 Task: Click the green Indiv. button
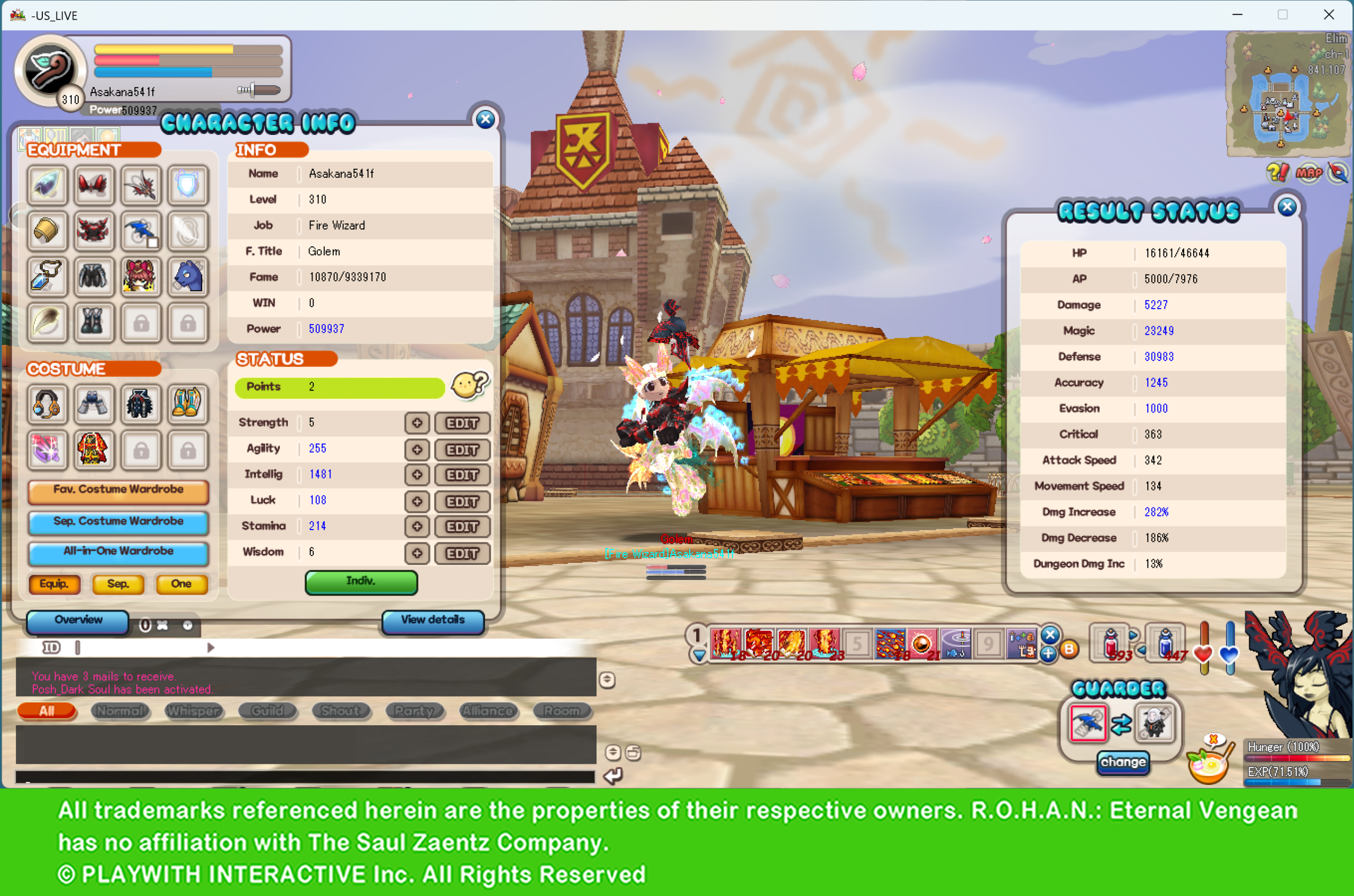tap(361, 581)
